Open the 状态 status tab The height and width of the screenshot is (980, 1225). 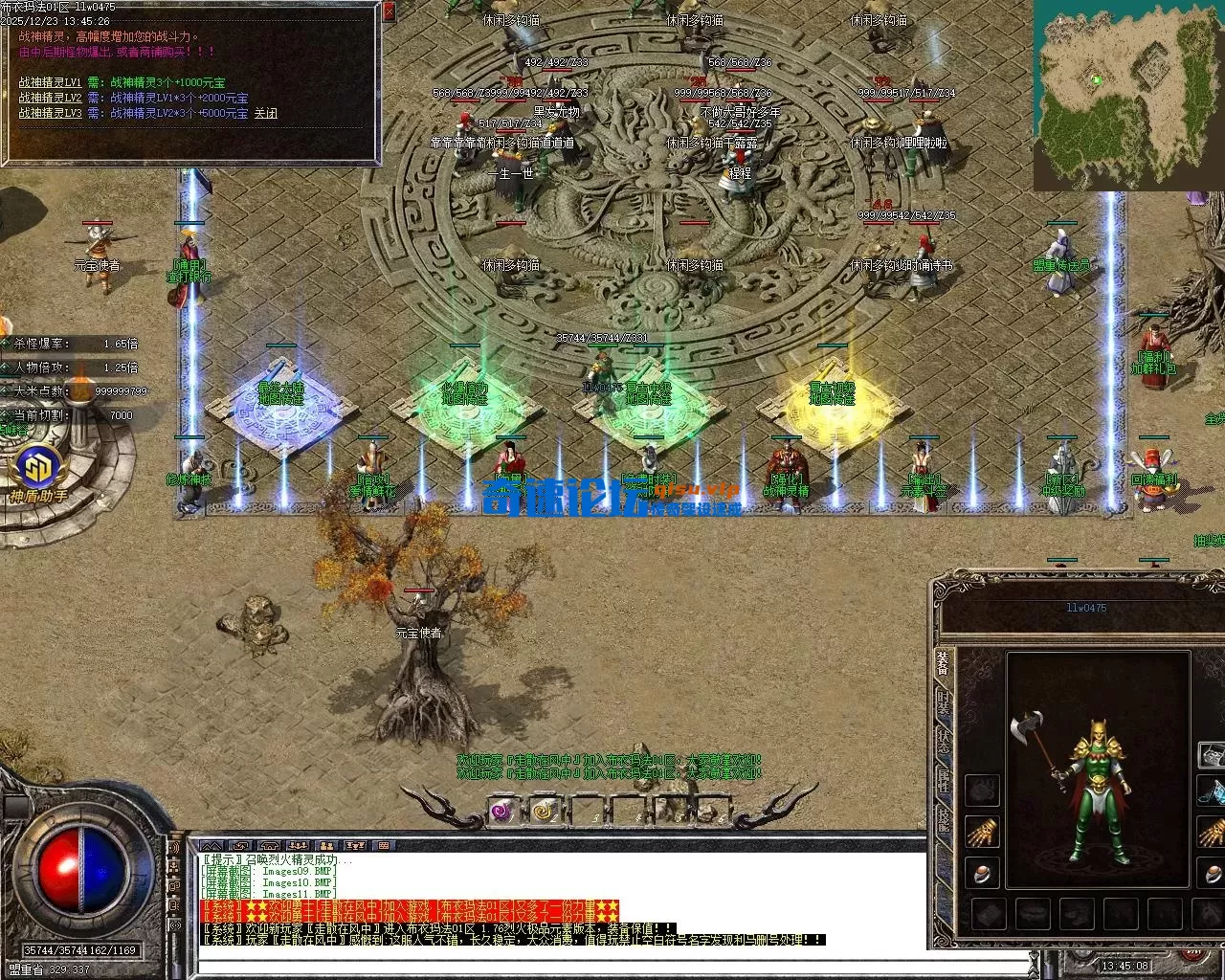point(944,740)
